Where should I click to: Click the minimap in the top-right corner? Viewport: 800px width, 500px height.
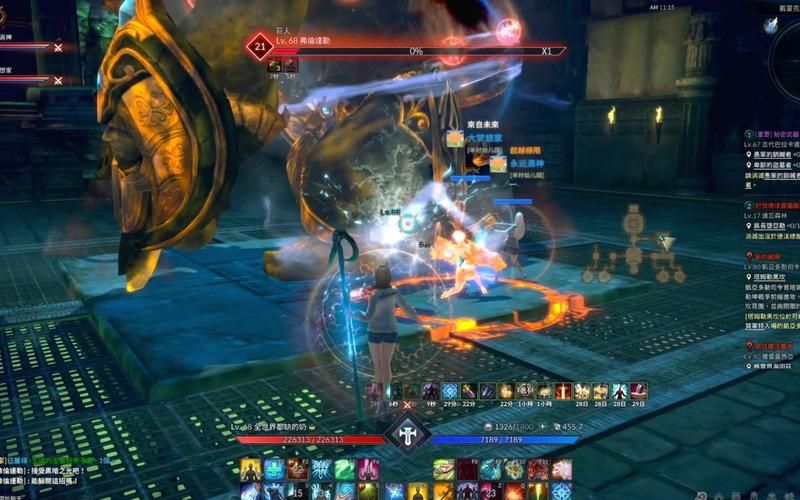(782, 24)
